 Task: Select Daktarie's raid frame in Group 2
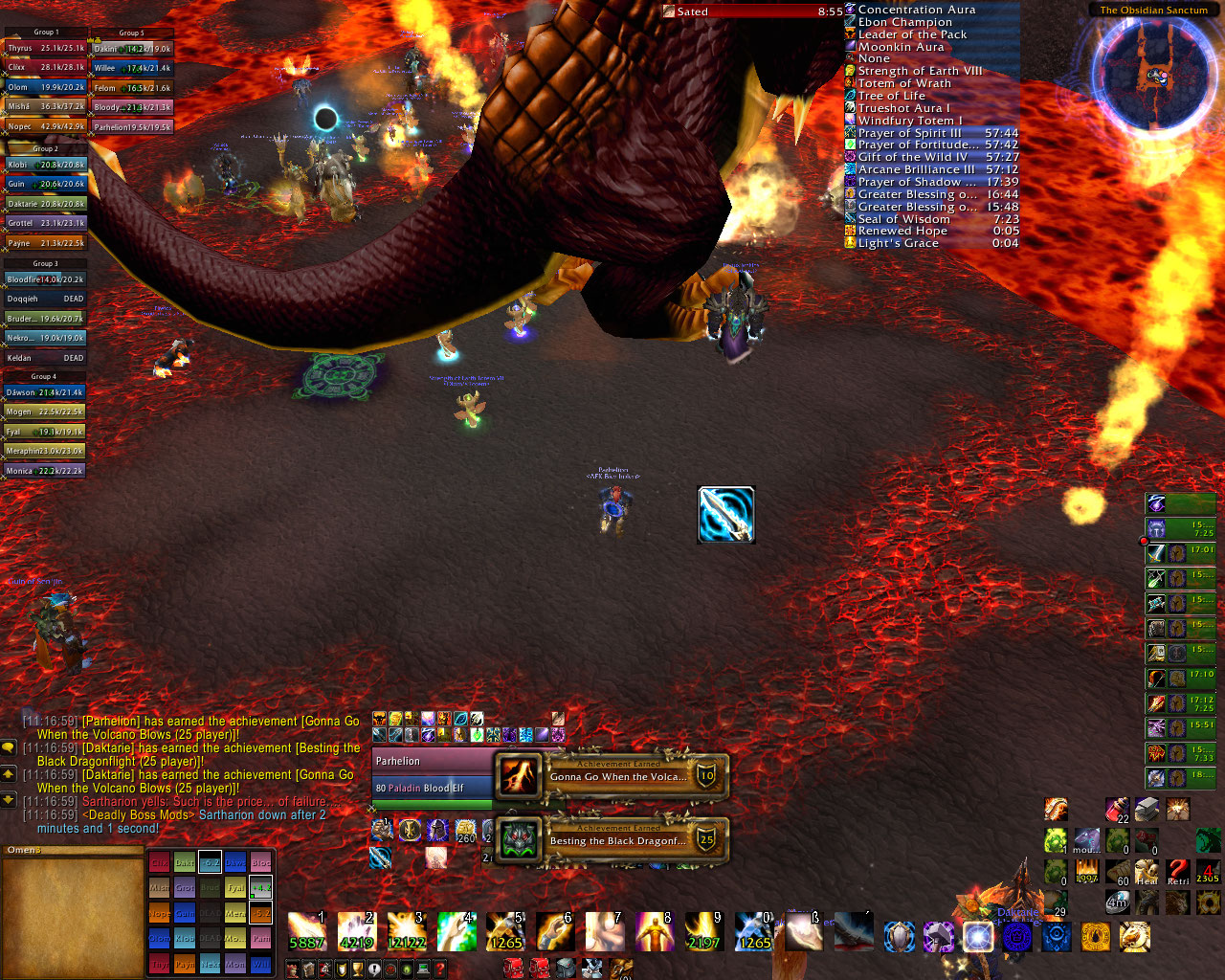(46, 204)
